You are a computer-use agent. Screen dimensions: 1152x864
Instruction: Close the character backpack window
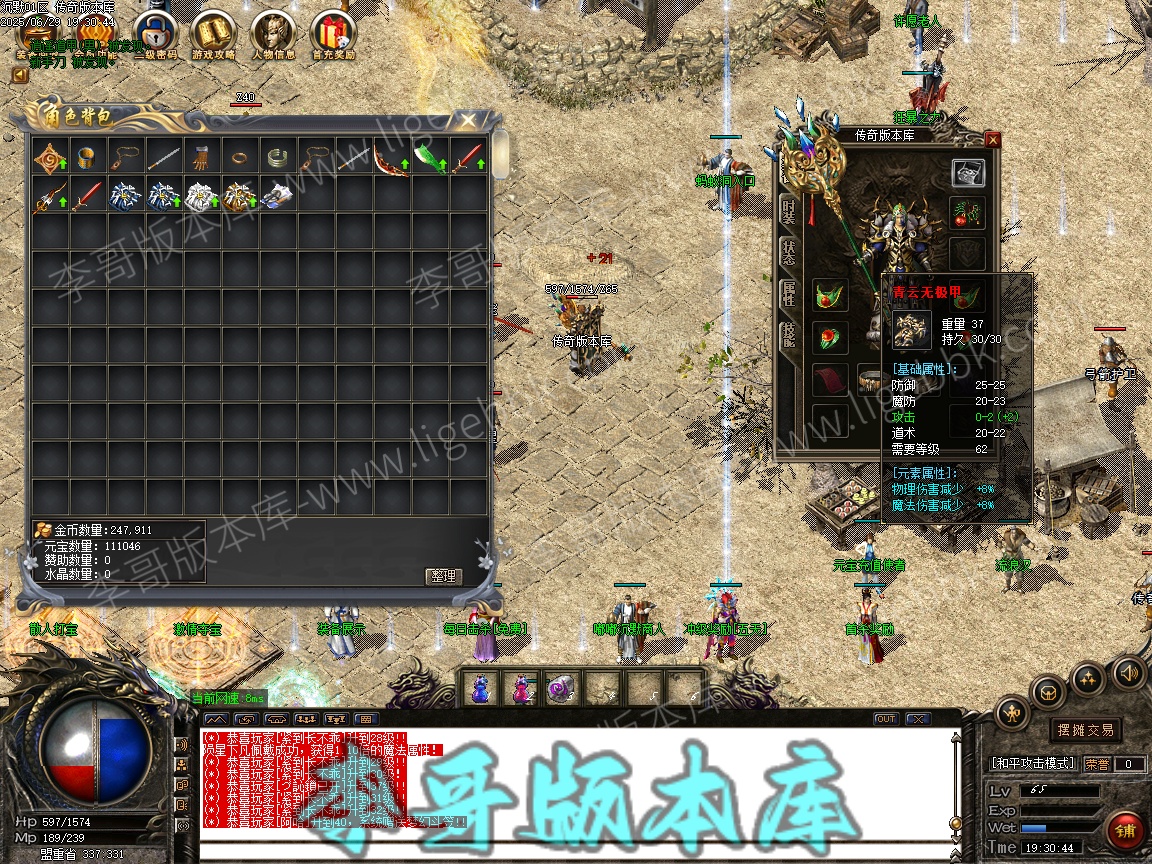click(x=468, y=121)
